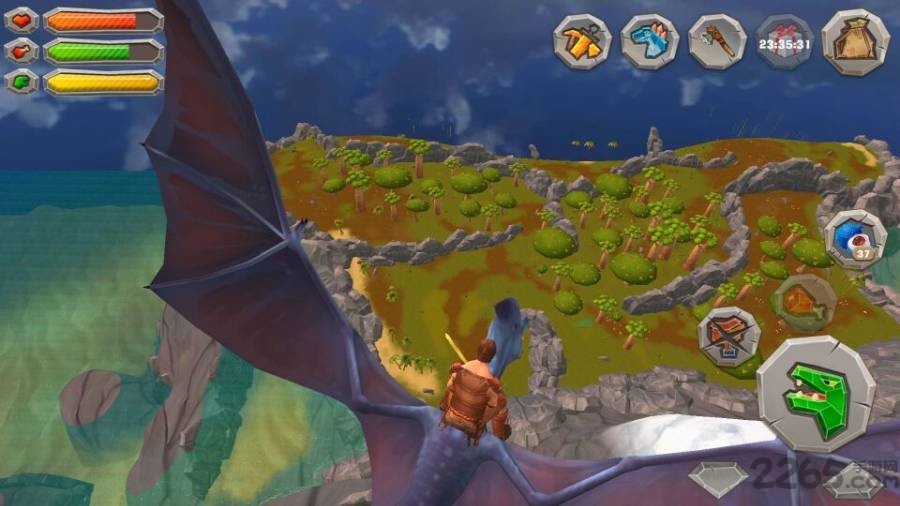900x506 pixels.
Task: Tap the gift box with the countdown timer
Action: point(784,42)
